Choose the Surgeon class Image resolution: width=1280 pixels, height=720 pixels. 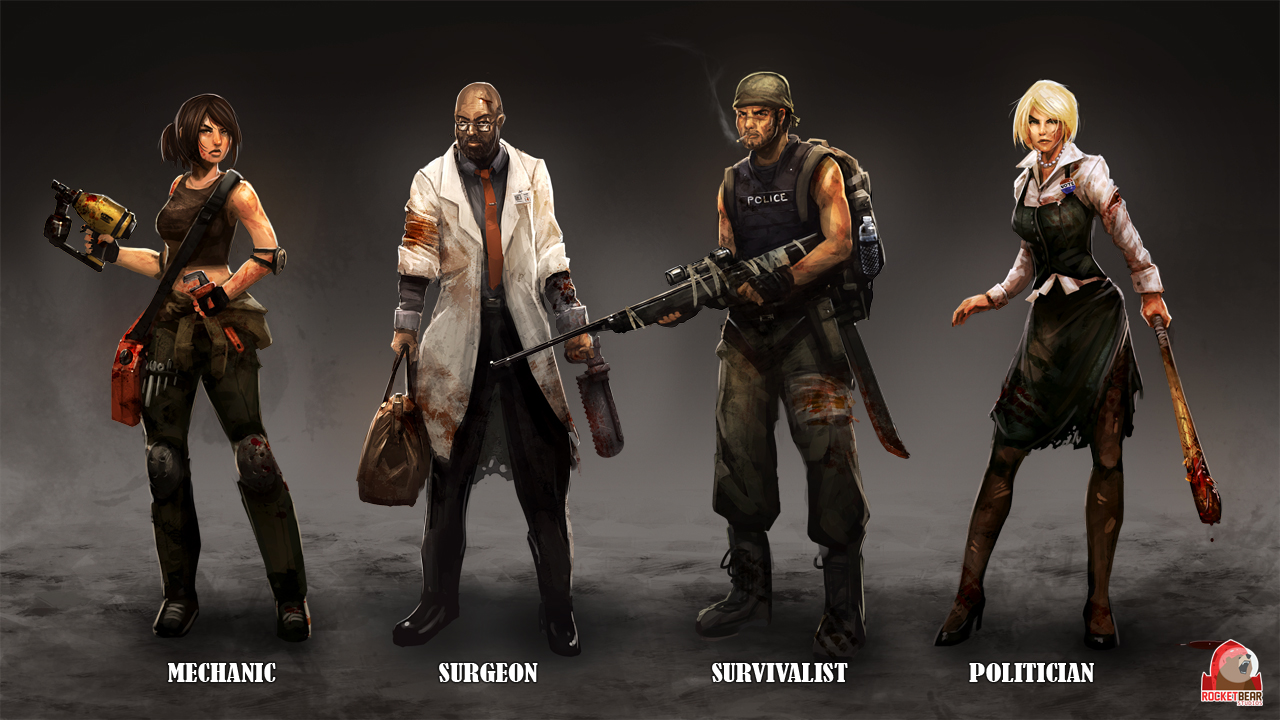click(488, 672)
